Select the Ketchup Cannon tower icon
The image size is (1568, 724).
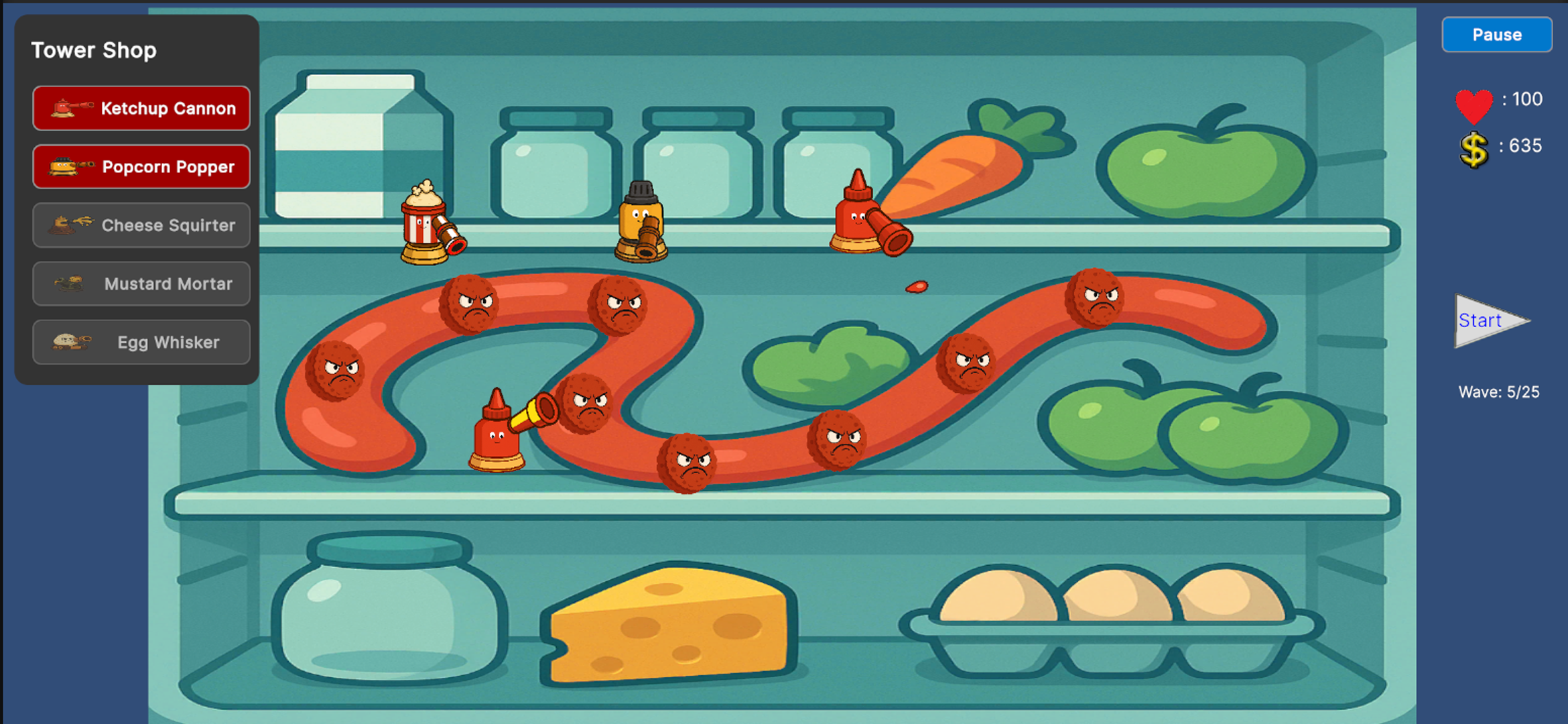140,108
